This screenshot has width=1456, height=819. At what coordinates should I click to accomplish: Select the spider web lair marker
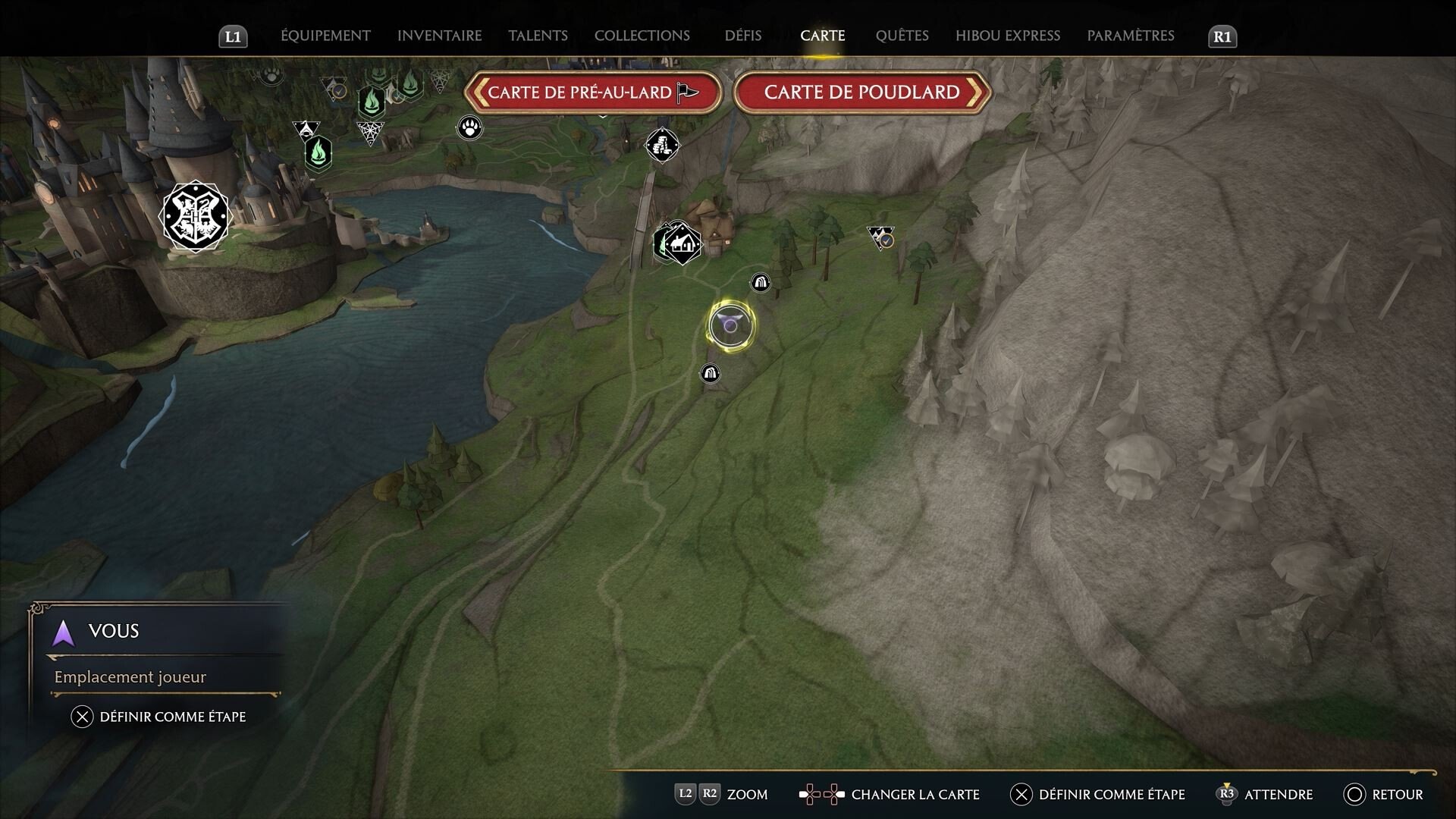370,133
